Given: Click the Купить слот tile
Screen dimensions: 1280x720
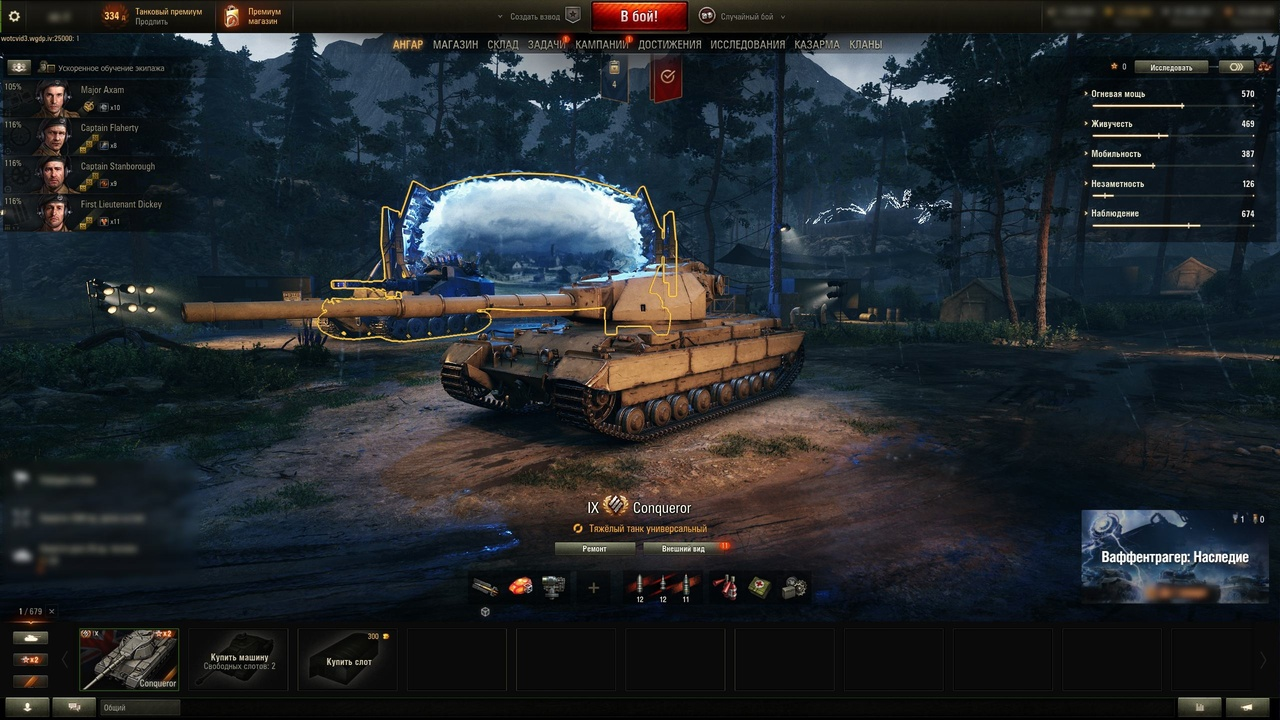Looking at the screenshot, I should click(349, 660).
